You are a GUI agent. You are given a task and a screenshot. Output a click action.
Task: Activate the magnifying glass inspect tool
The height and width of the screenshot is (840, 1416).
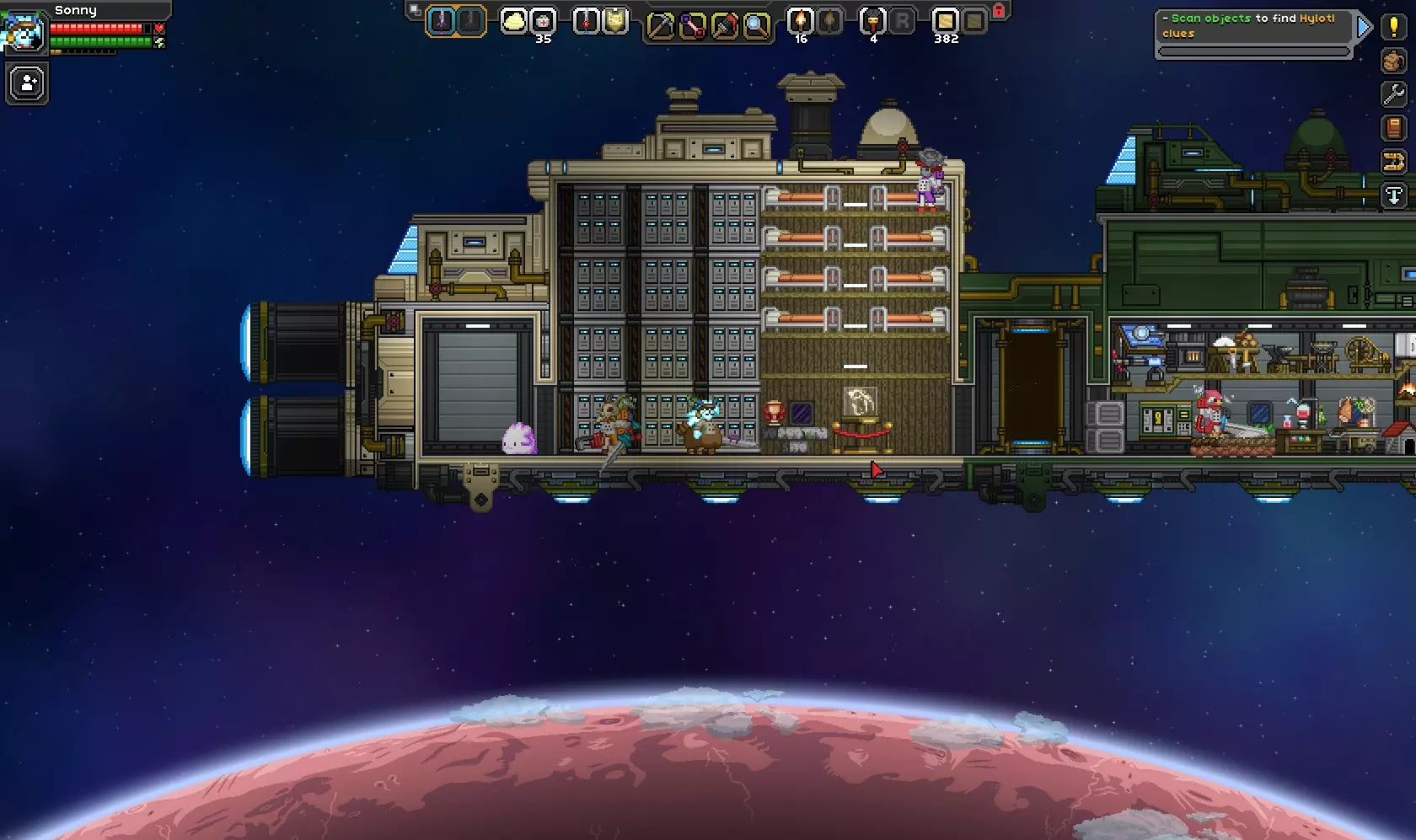click(x=756, y=26)
